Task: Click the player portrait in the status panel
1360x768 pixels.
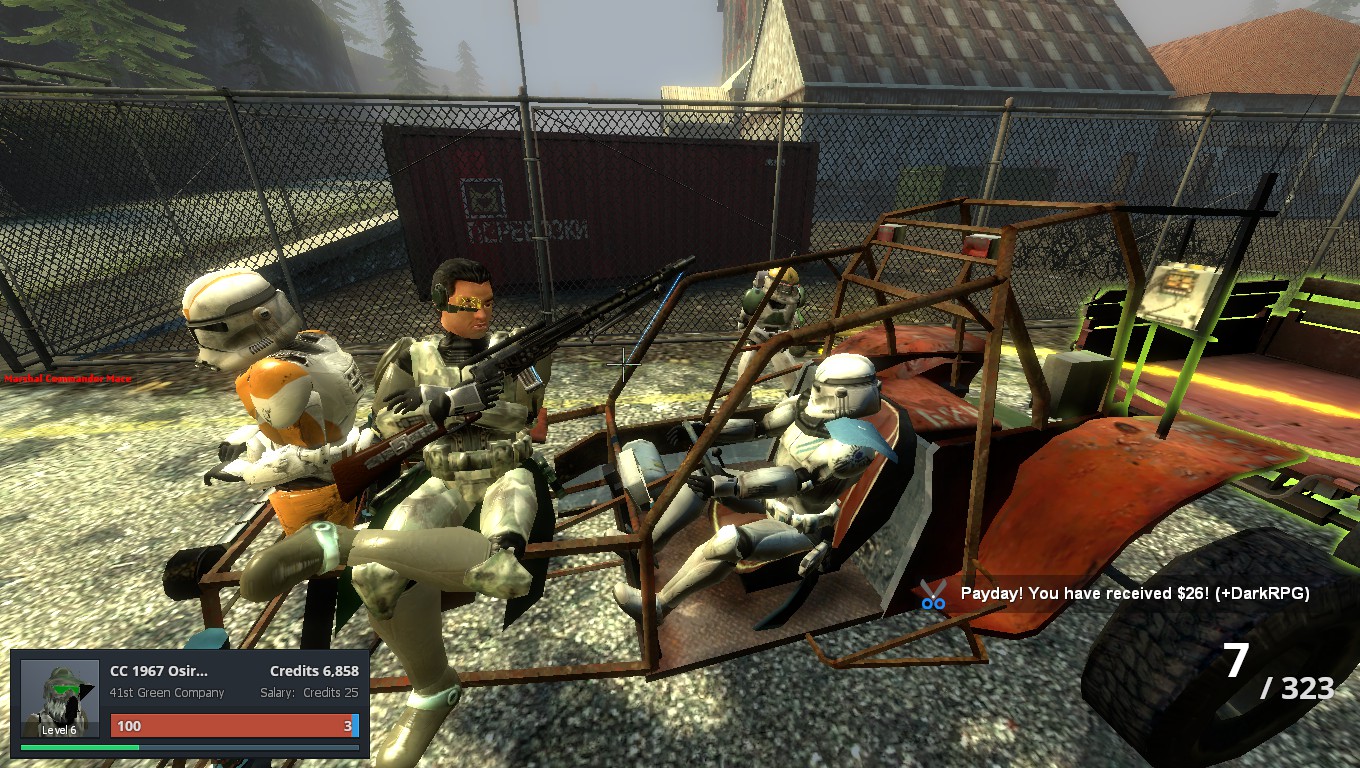Action: (60, 698)
